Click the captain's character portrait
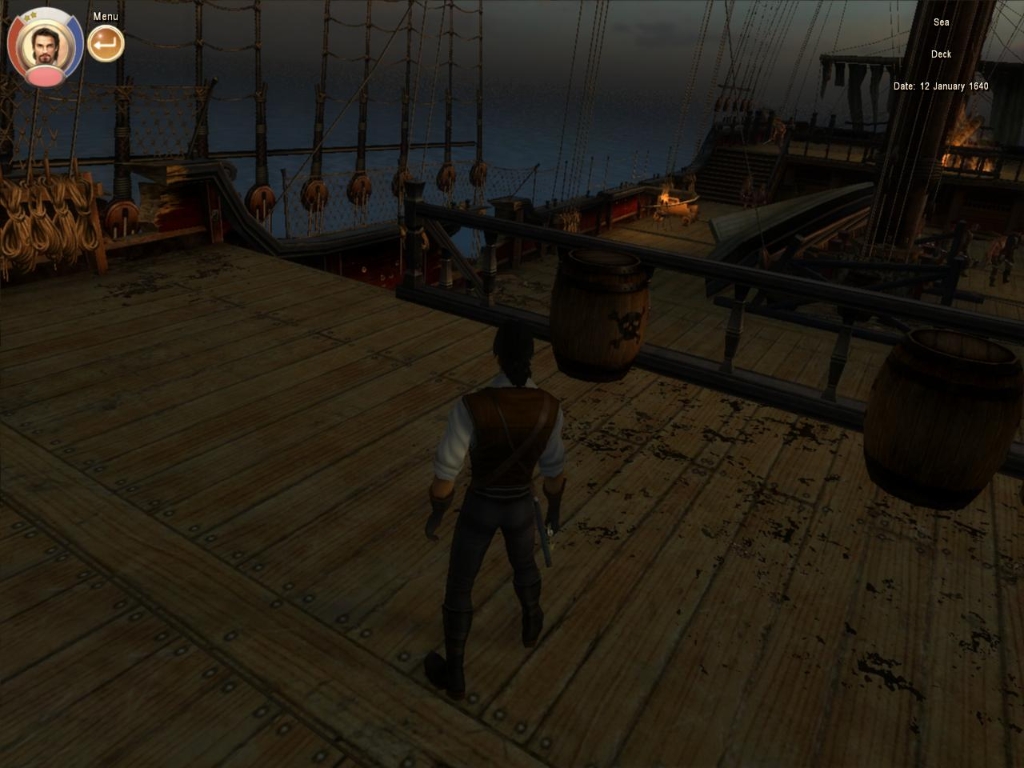The height and width of the screenshot is (768, 1024). (x=45, y=46)
